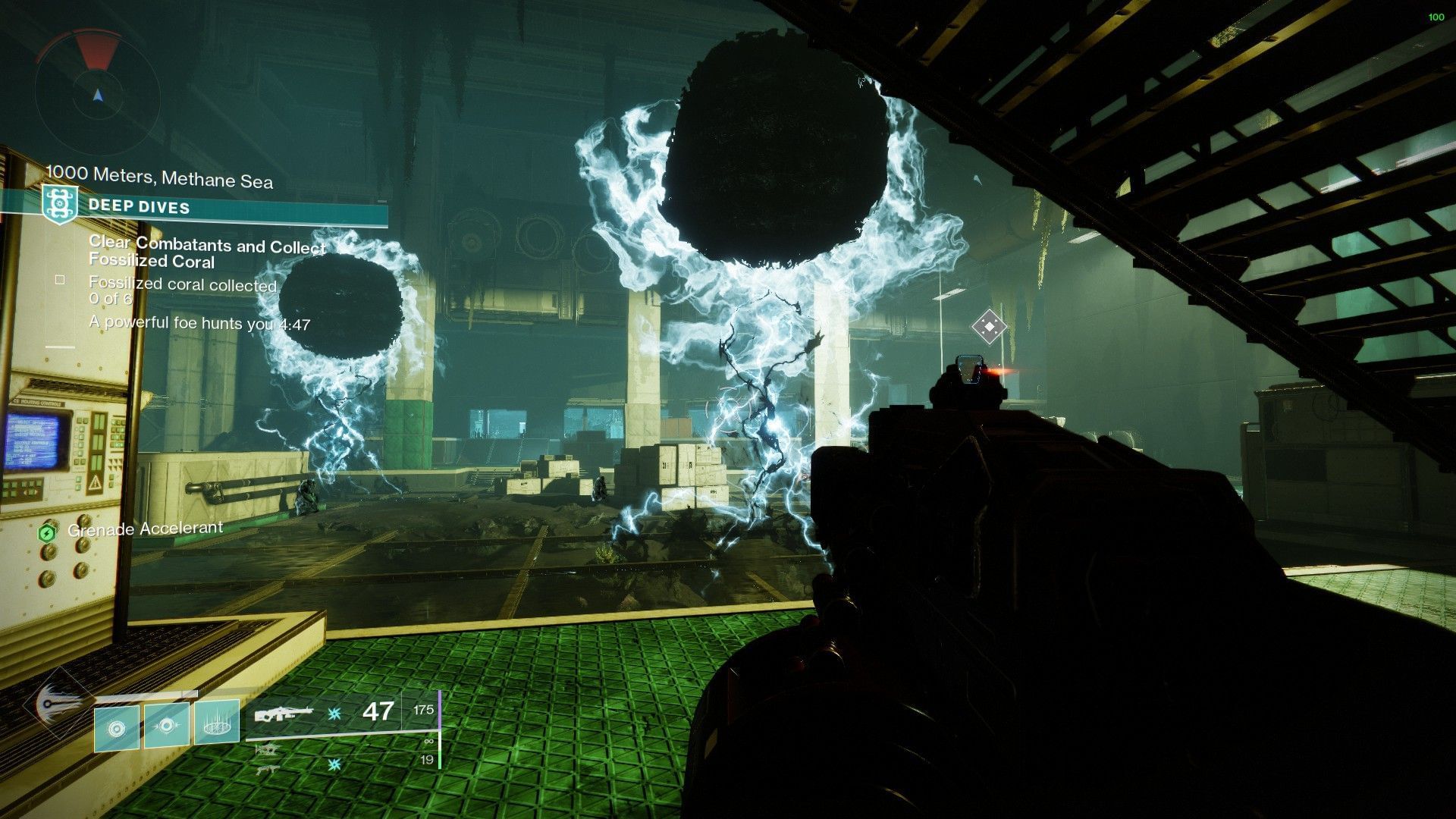This screenshot has height=819, width=1456.
Task: Switch to the bottom weapon with 19 ammo
Action: pyautogui.click(x=267, y=768)
